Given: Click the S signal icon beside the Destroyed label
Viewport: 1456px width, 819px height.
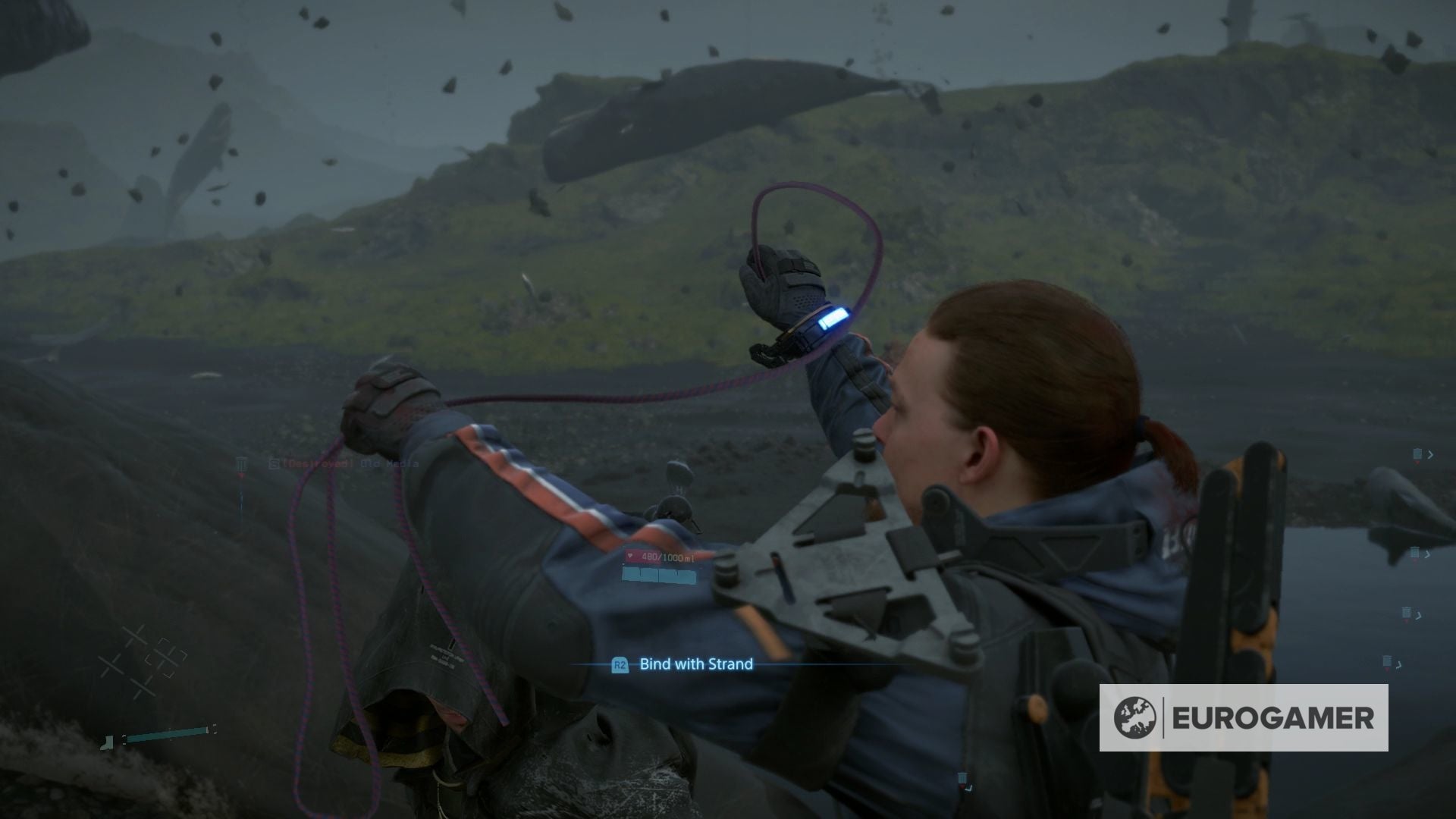Looking at the screenshot, I should [273, 463].
